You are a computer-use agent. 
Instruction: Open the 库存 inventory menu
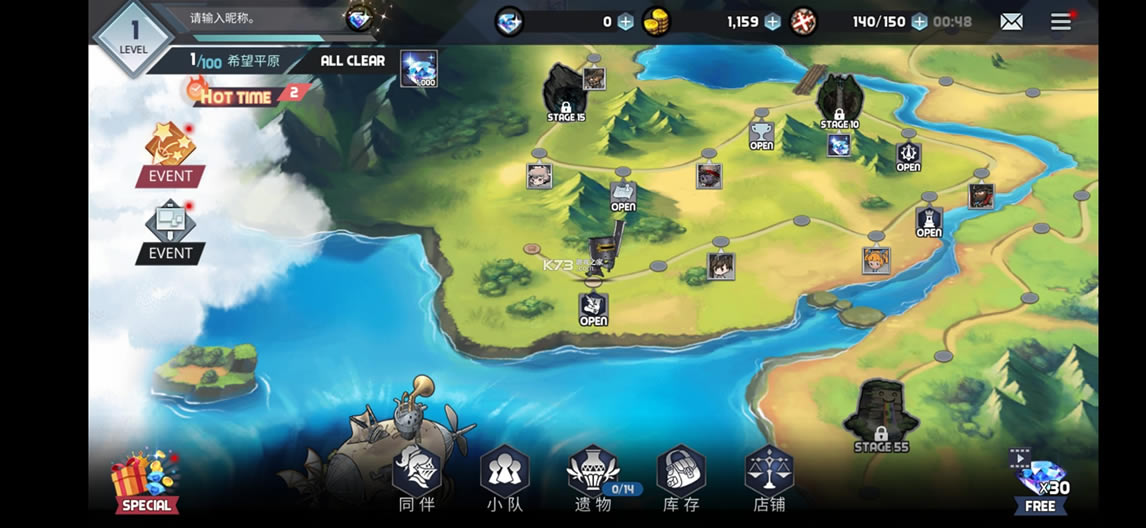click(x=680, y=478)
